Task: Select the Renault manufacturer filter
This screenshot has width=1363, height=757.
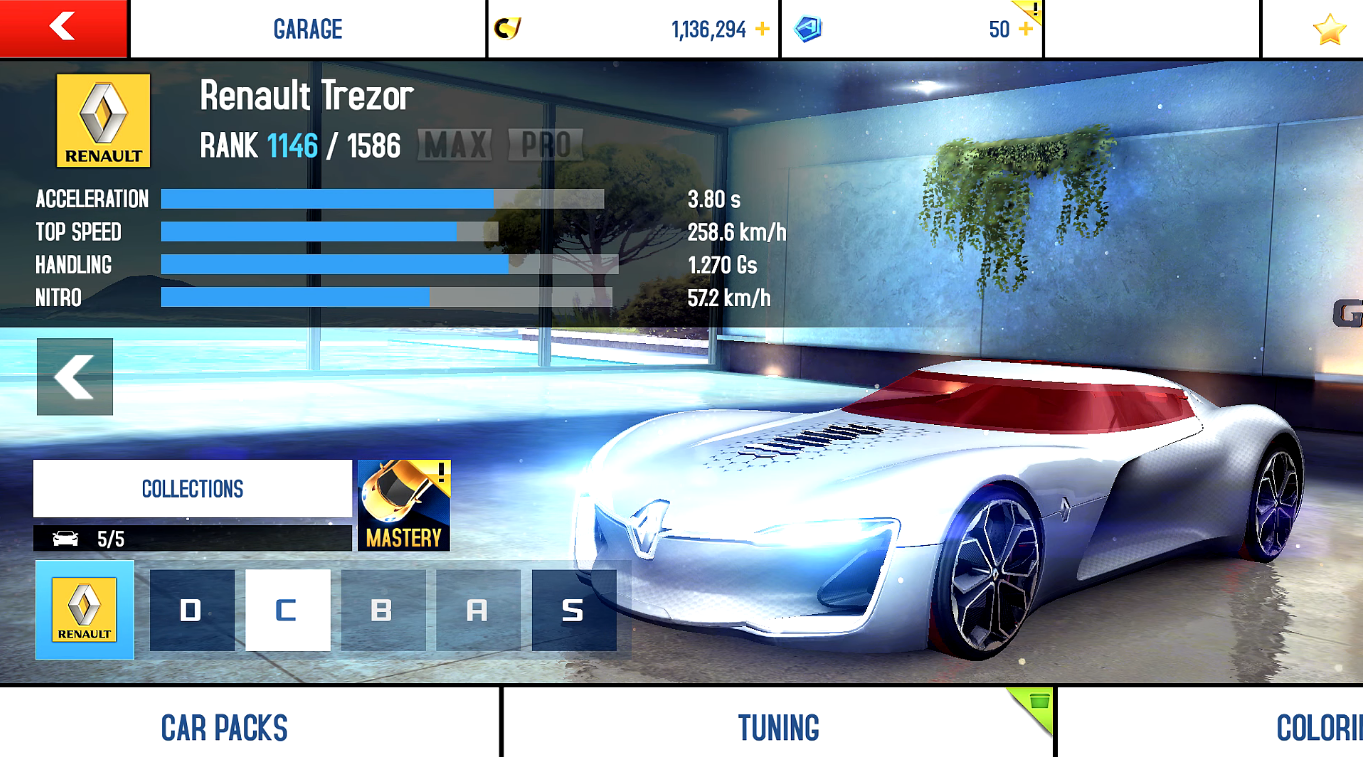Action: 85,610
